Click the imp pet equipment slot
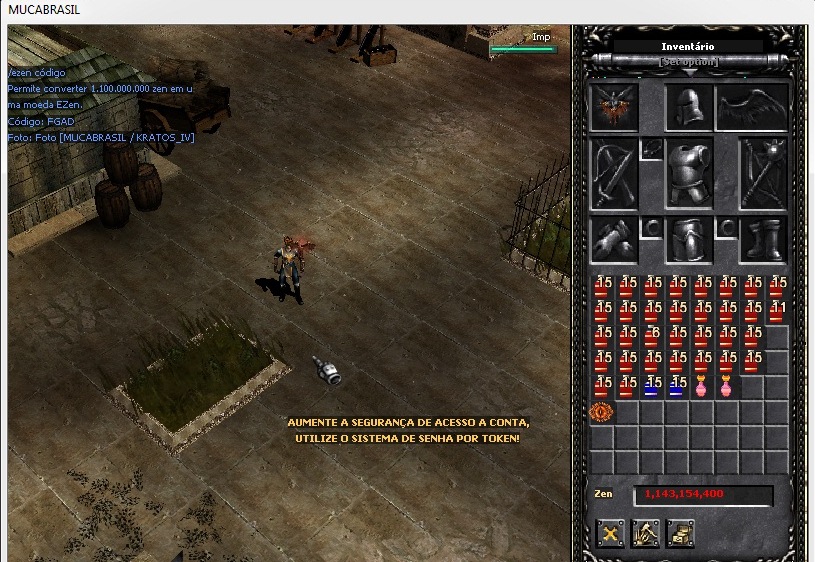The height and width of the screenshot is (562, 815). point(614,106)
